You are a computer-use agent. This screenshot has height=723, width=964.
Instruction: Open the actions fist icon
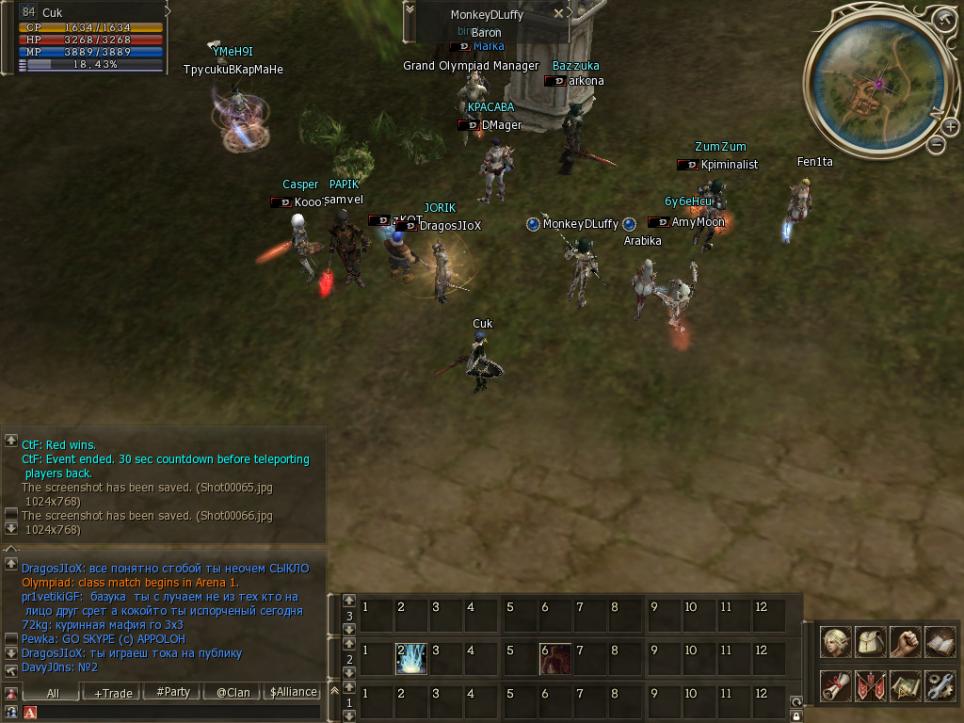tap(905, 642)
